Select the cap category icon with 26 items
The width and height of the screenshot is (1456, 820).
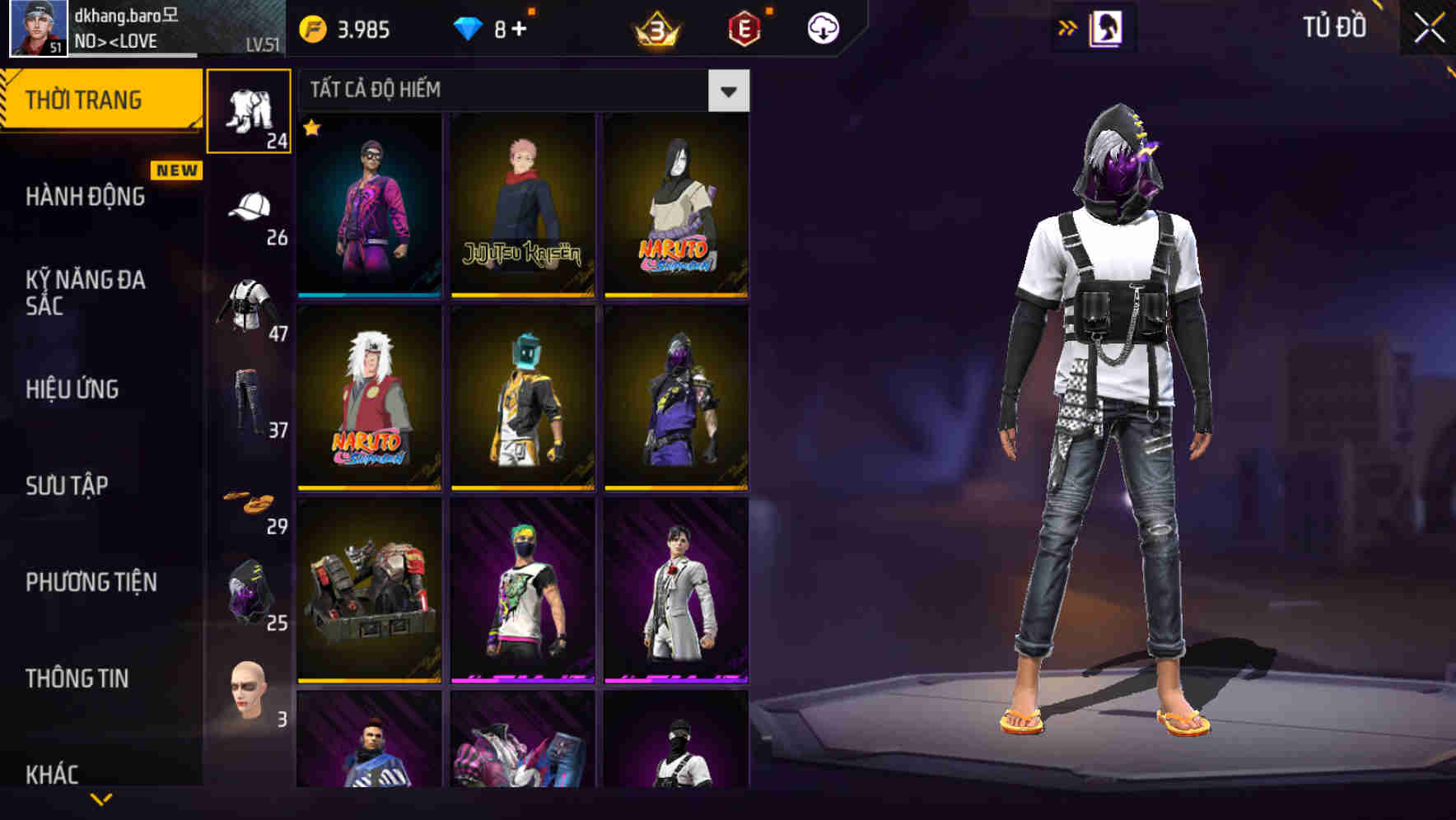point(250,206)
